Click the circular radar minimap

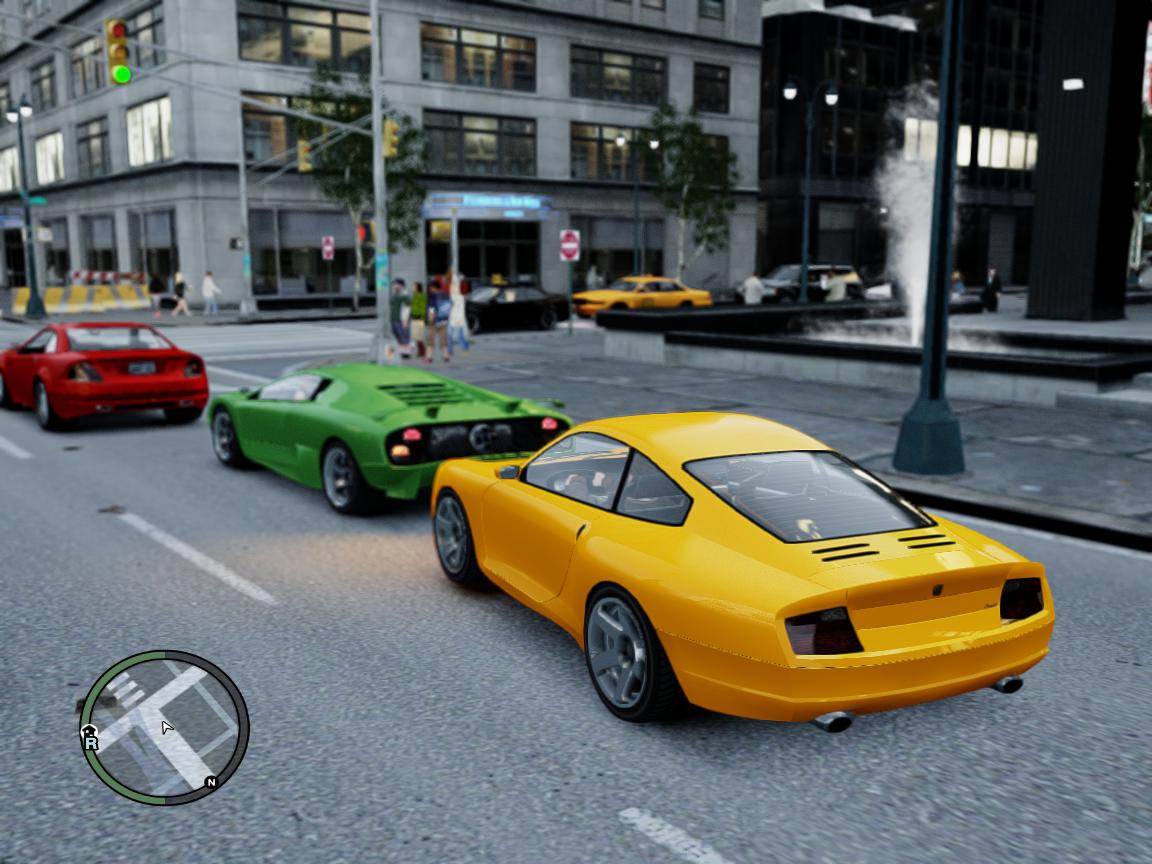pyautogui.click(x=164, y=728)
